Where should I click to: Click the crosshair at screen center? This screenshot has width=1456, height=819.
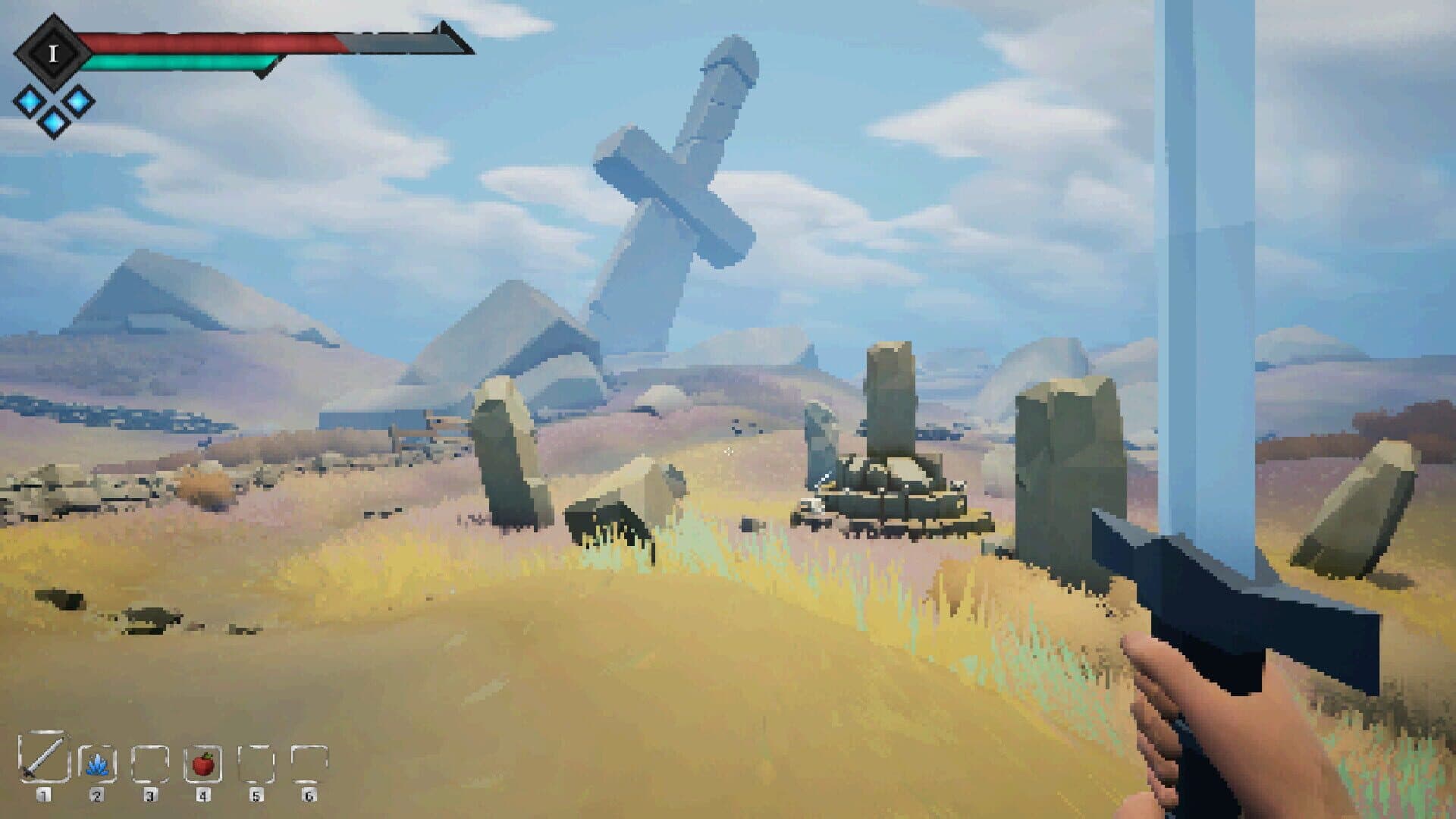tap(729, 450)
